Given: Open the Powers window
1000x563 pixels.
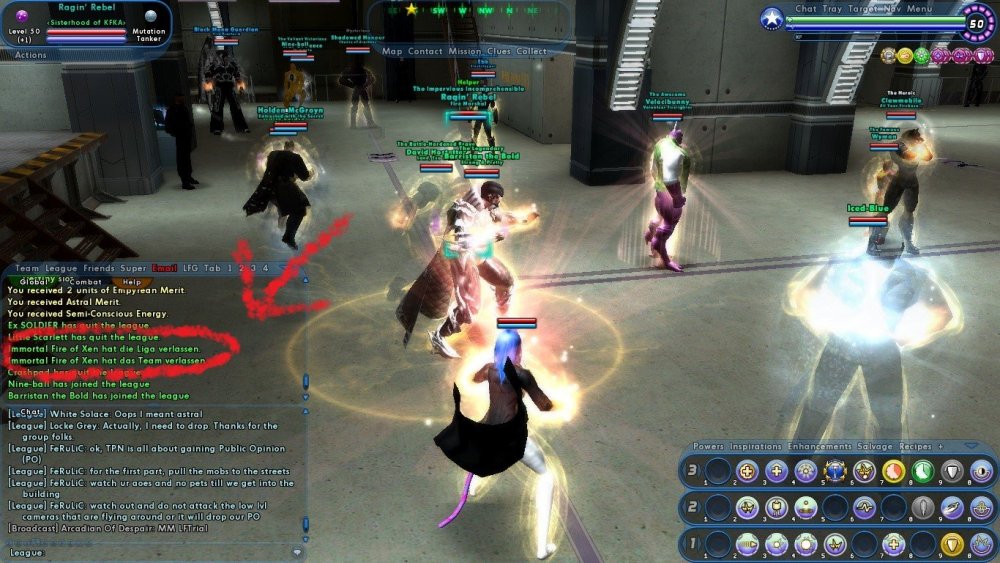Looking at the screenshot, I should 708,446.
